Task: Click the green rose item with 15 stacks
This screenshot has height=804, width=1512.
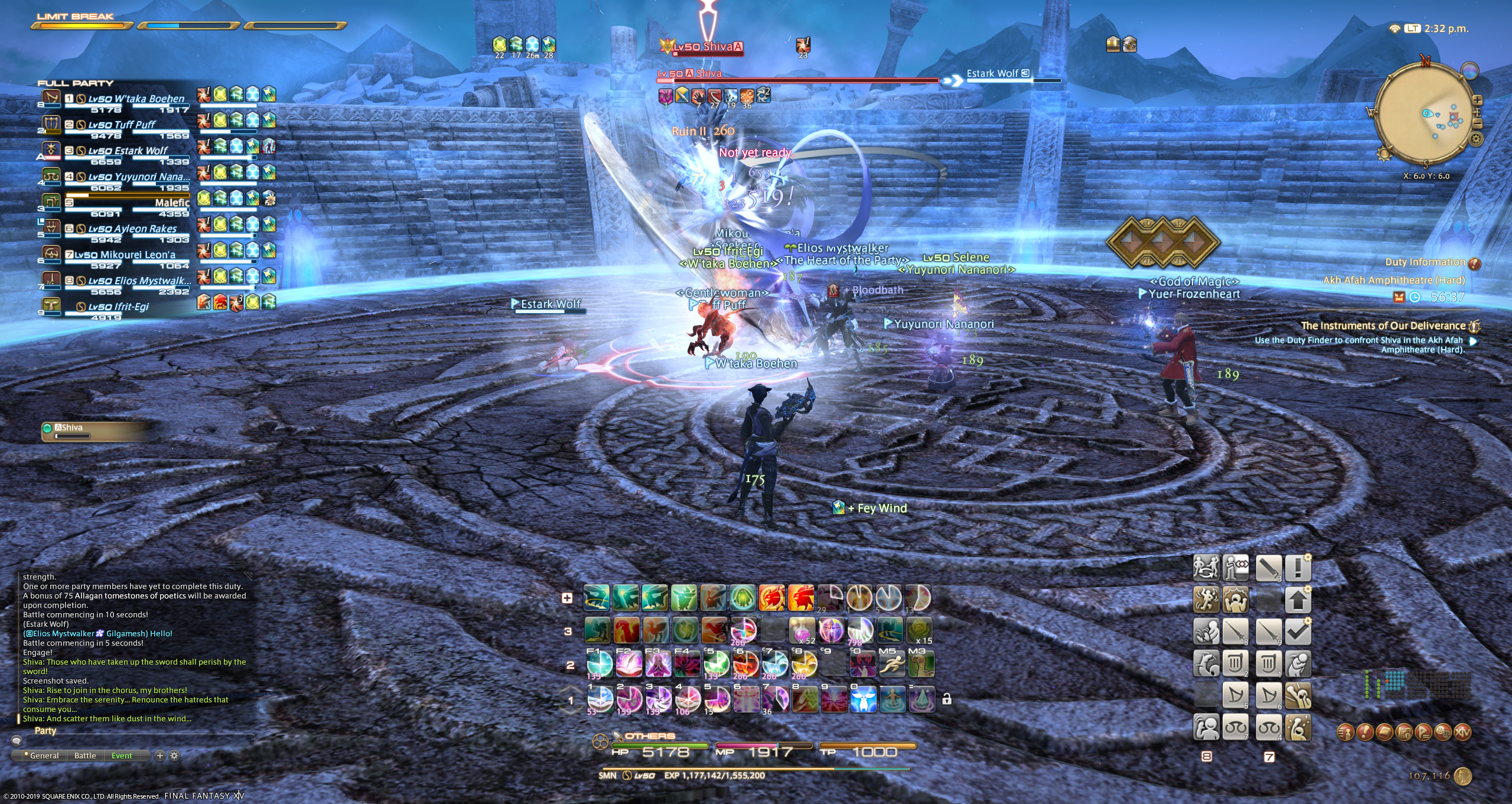Action: [x=920, y=630]
